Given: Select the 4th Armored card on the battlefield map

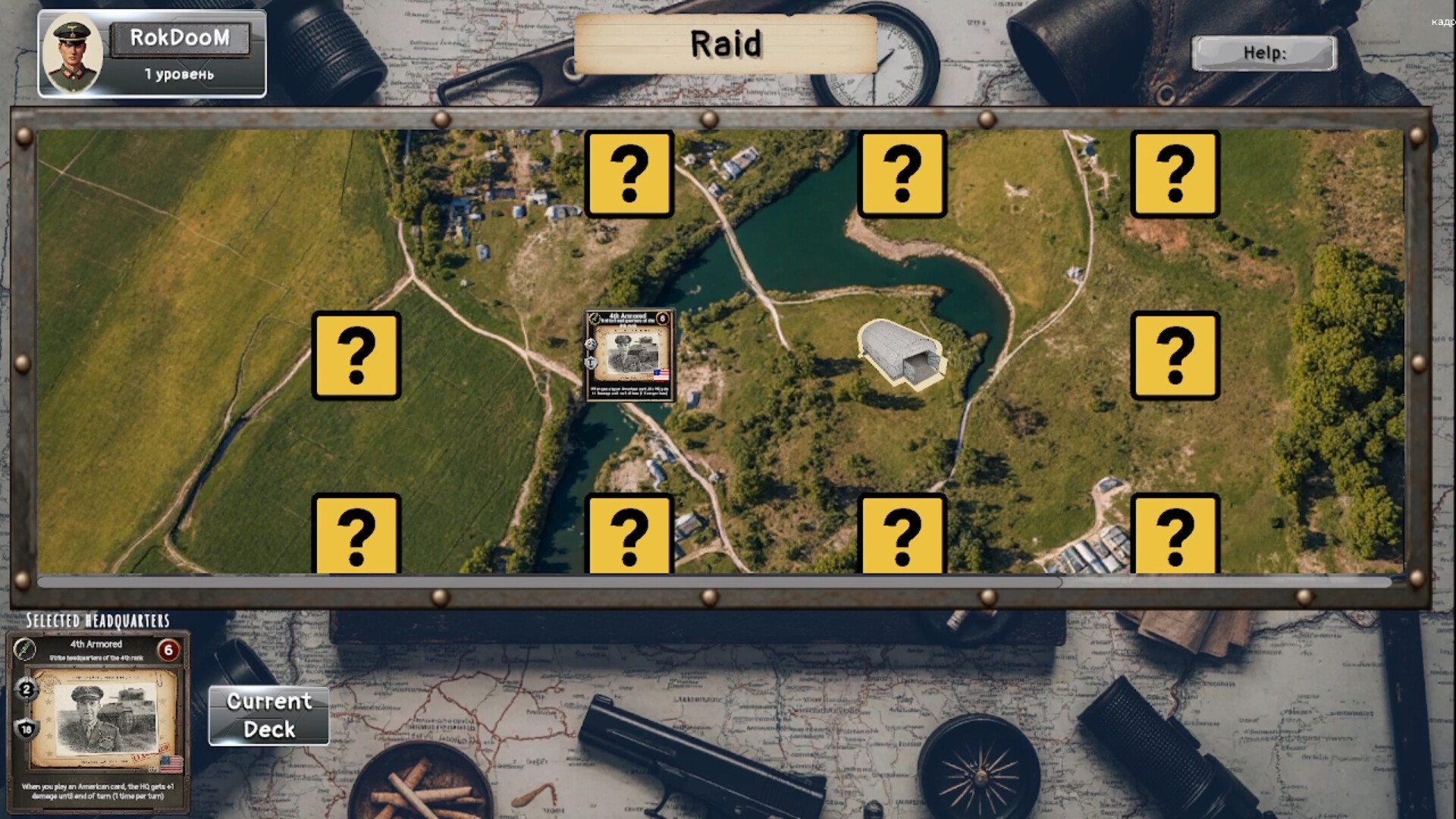Looking at the screenshot, I should coord(630,356).
